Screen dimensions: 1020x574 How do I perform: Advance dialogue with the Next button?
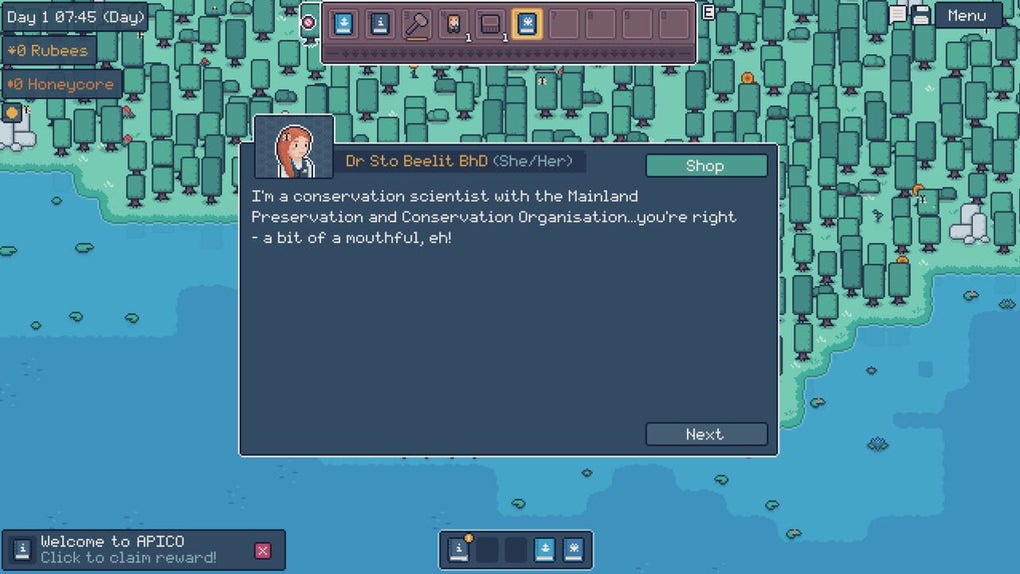(x=706, y=434)
